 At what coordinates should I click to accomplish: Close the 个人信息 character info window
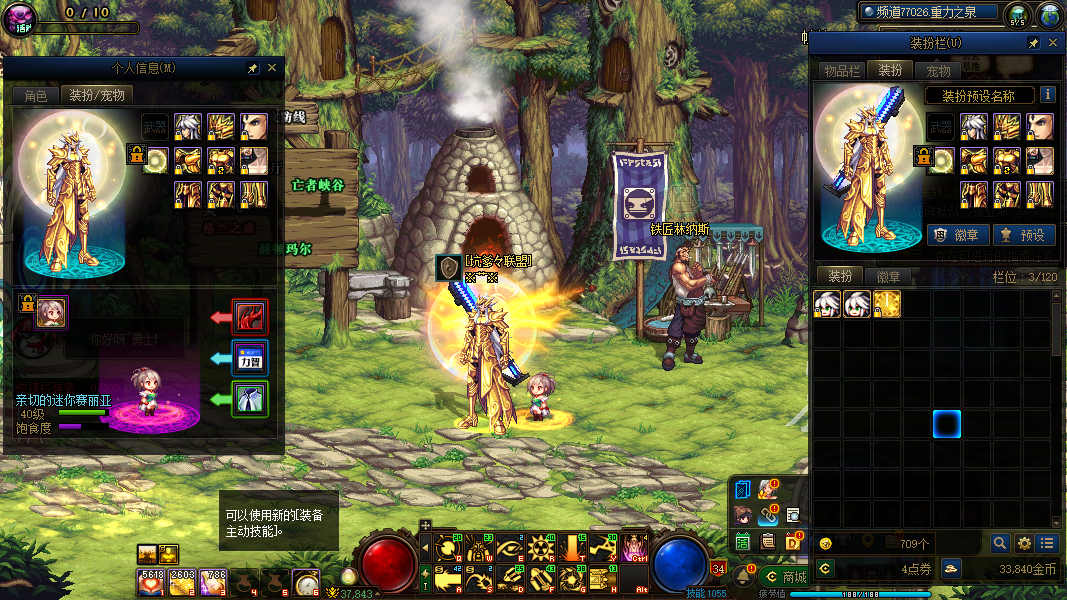(x=272, y=68)
